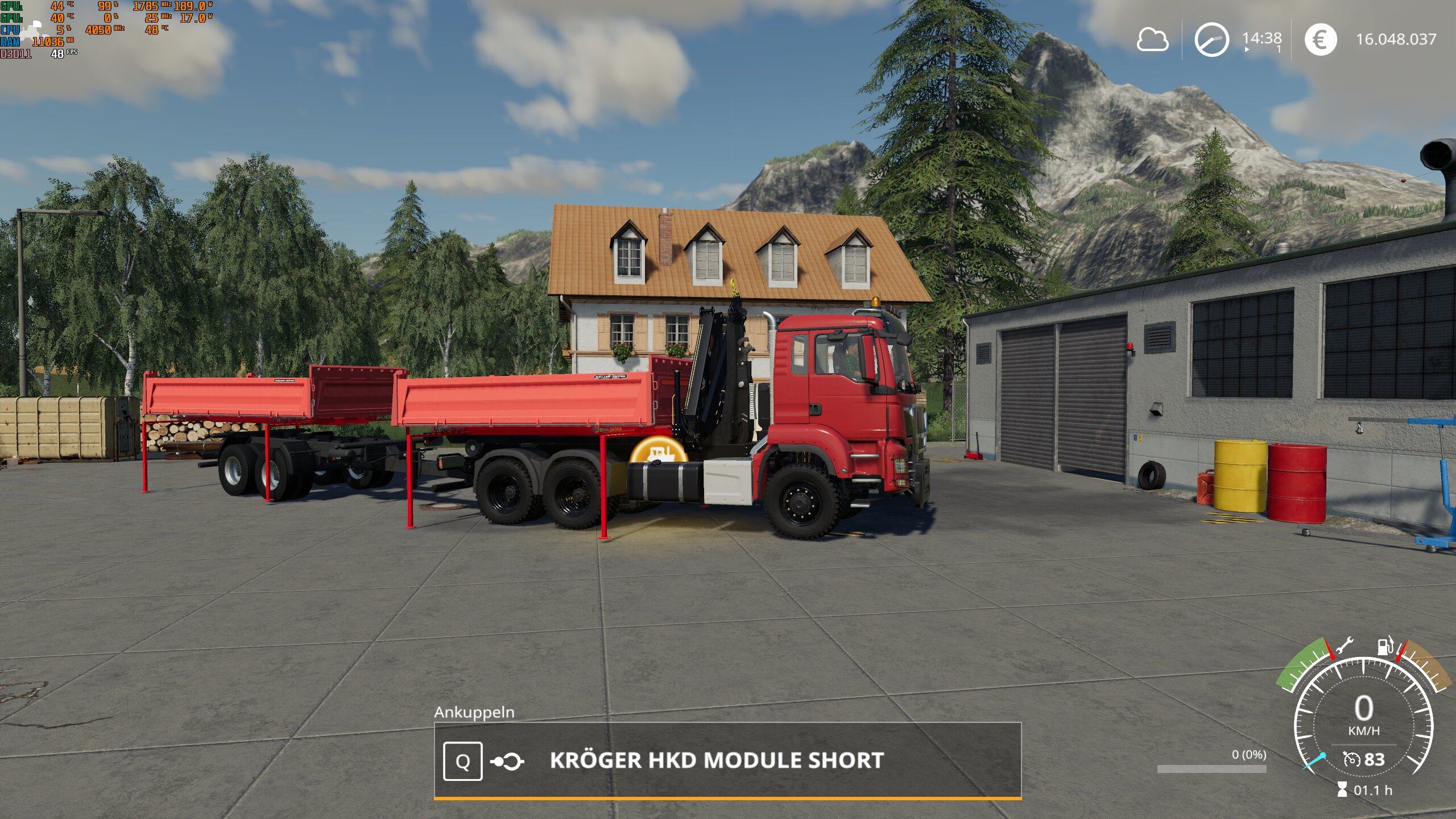Open the euro money icon
This screenshot has width=1456, height=819.
click(x=1320, y=40)
